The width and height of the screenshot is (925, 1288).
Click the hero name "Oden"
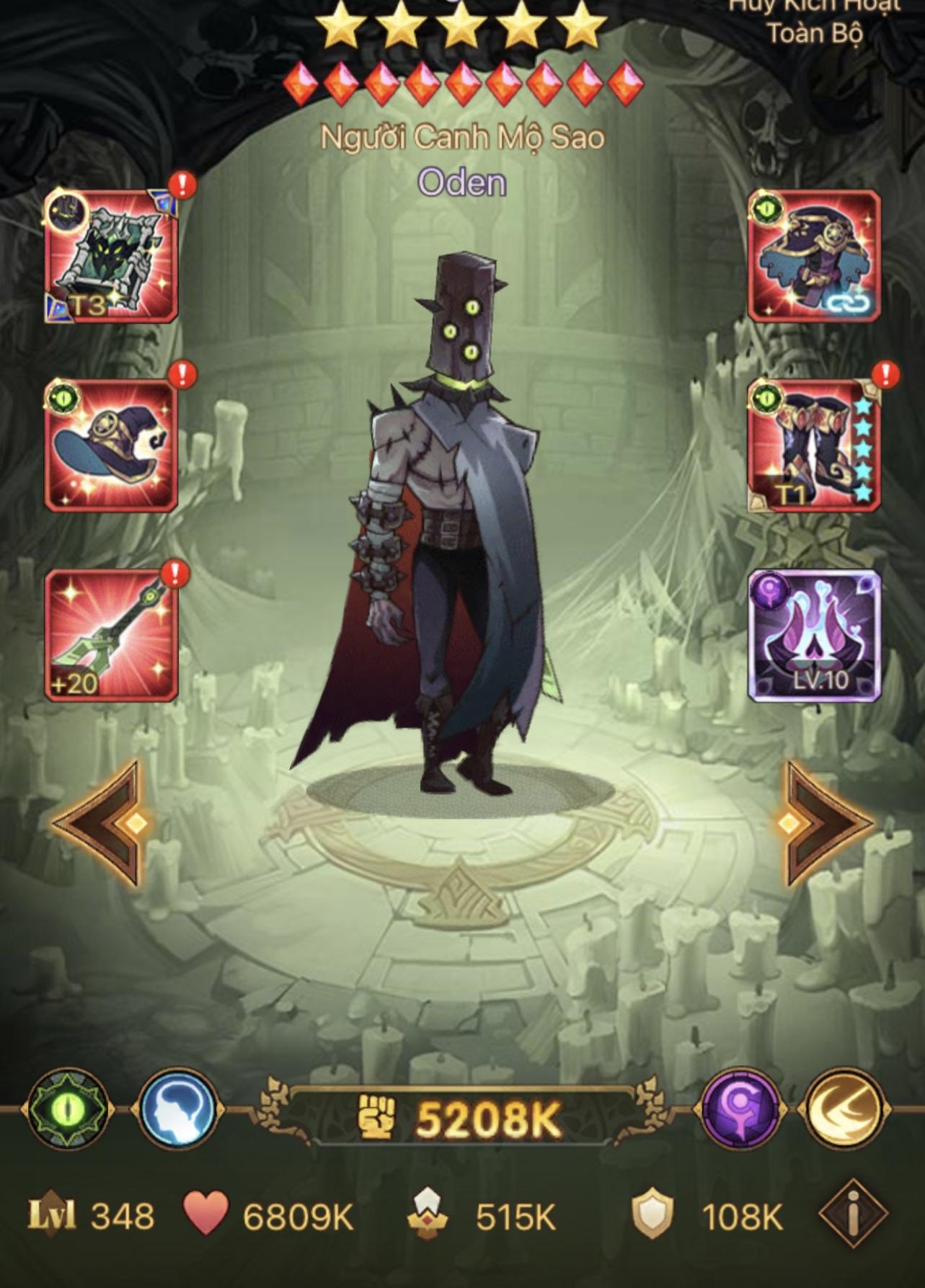[462, 182]
